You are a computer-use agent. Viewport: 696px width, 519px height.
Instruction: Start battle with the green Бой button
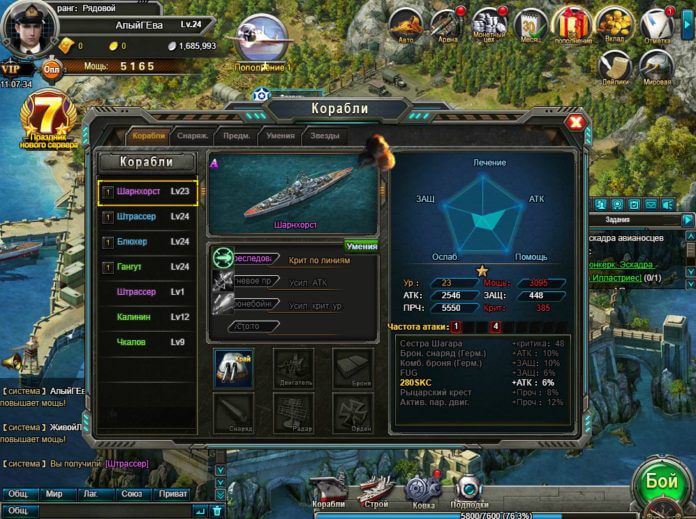[661, 482]
